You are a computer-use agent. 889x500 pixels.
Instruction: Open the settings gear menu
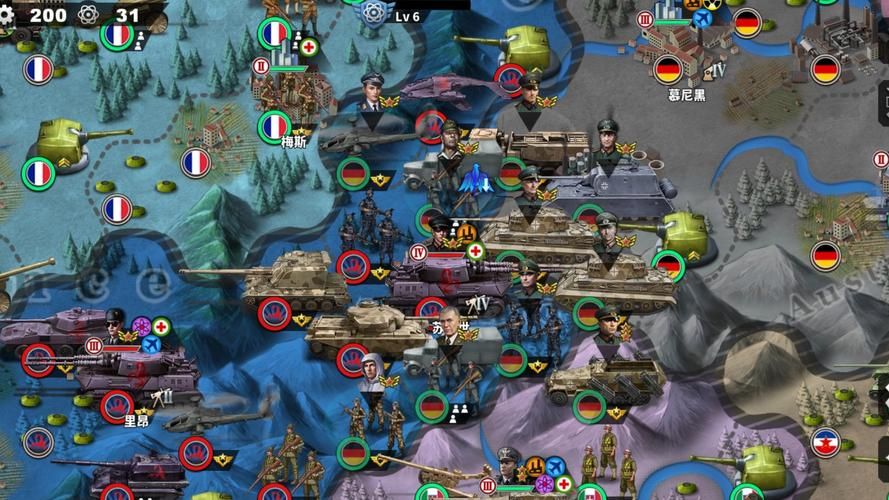[x=8, y=14]
